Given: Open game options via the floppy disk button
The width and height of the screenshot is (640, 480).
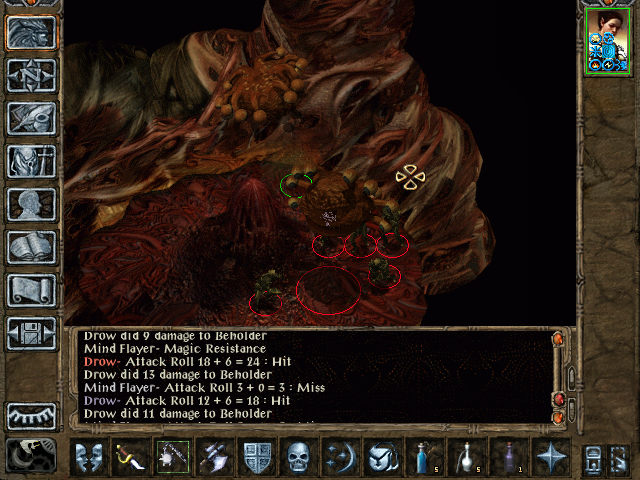Looking at the screenshot, I should [31, 333].
